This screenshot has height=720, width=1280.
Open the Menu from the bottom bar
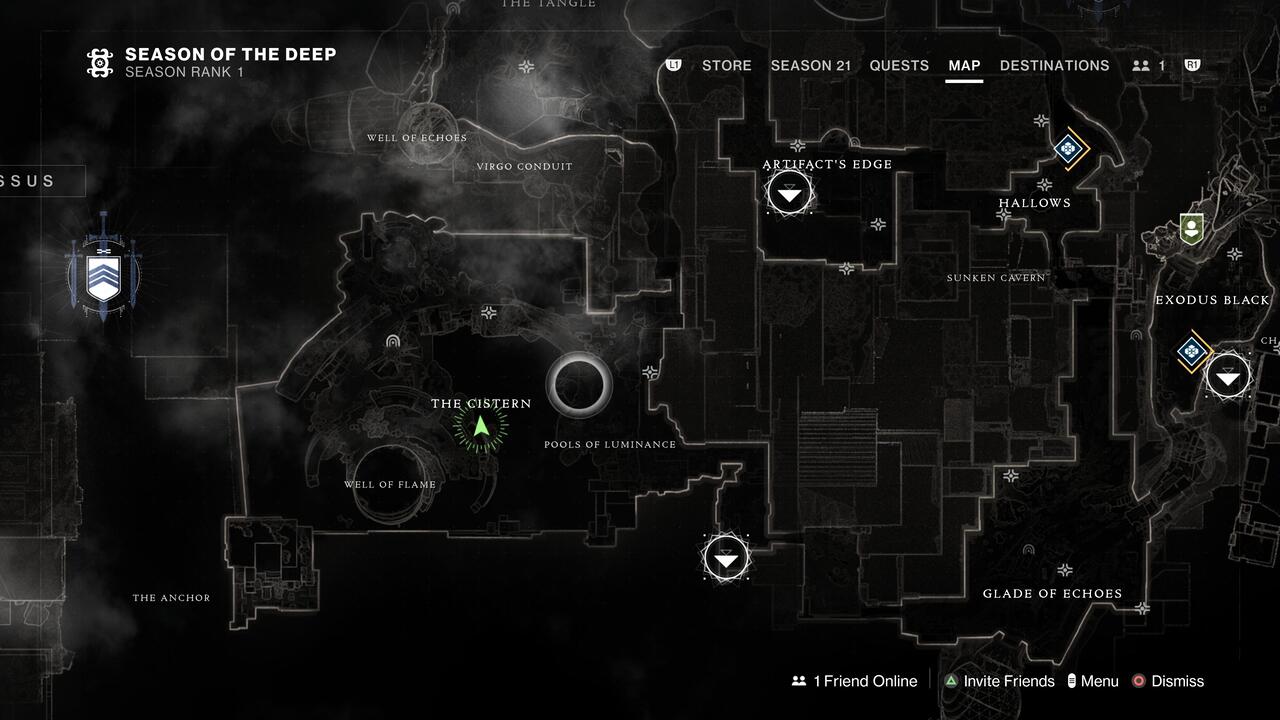click(1093, 681)
